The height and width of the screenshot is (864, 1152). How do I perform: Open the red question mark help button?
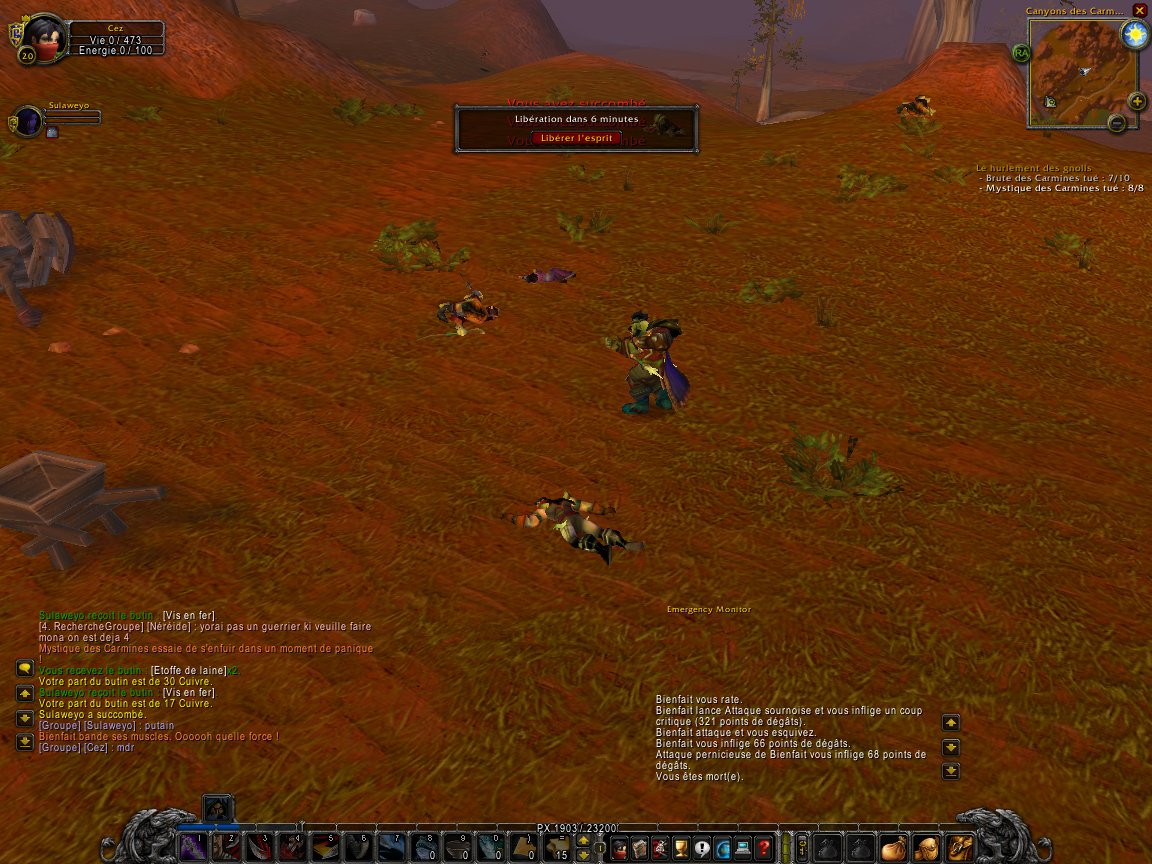(x=764, y=847)
